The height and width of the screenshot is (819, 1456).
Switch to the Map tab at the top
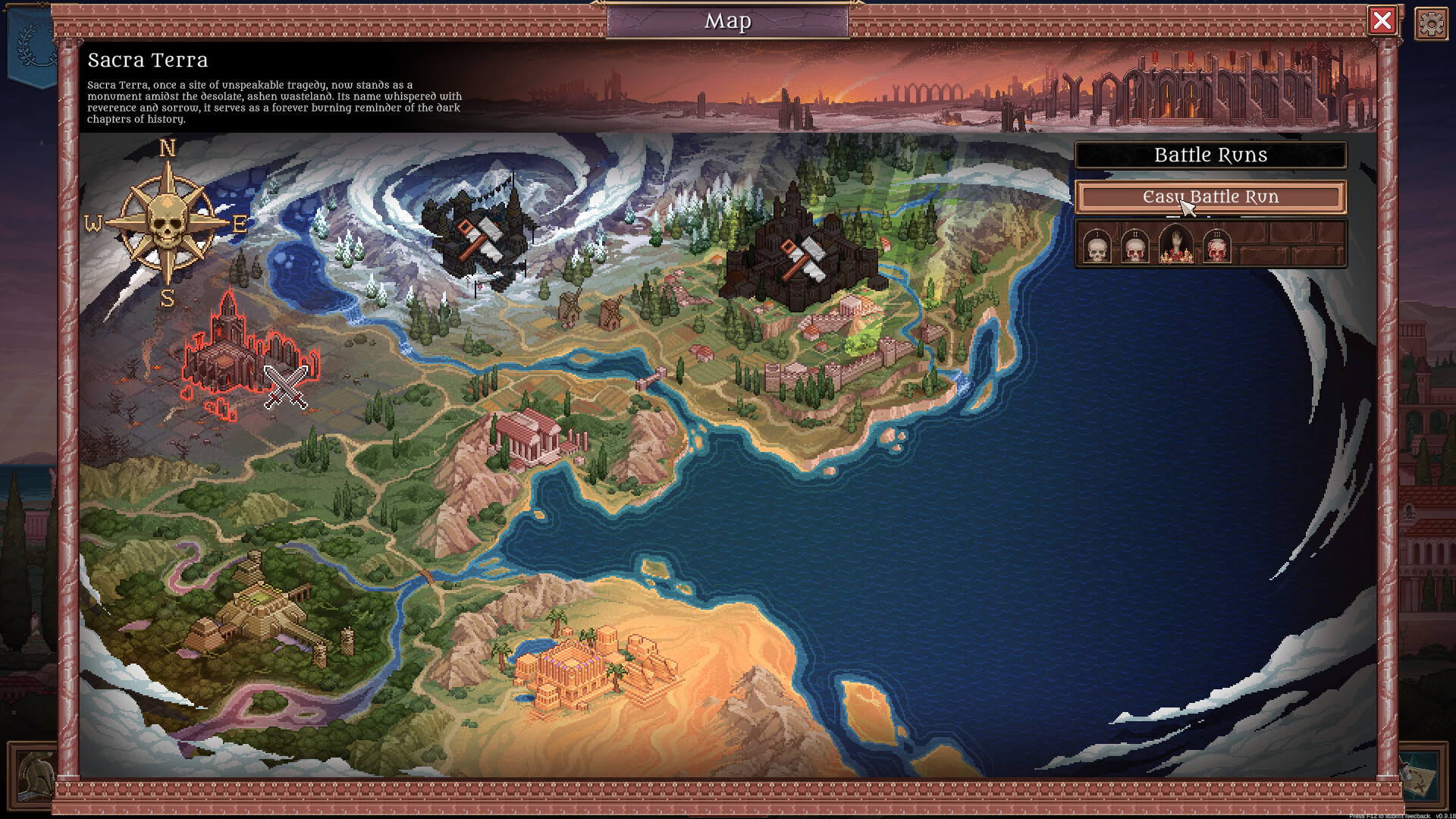click(x=727, y=22)
